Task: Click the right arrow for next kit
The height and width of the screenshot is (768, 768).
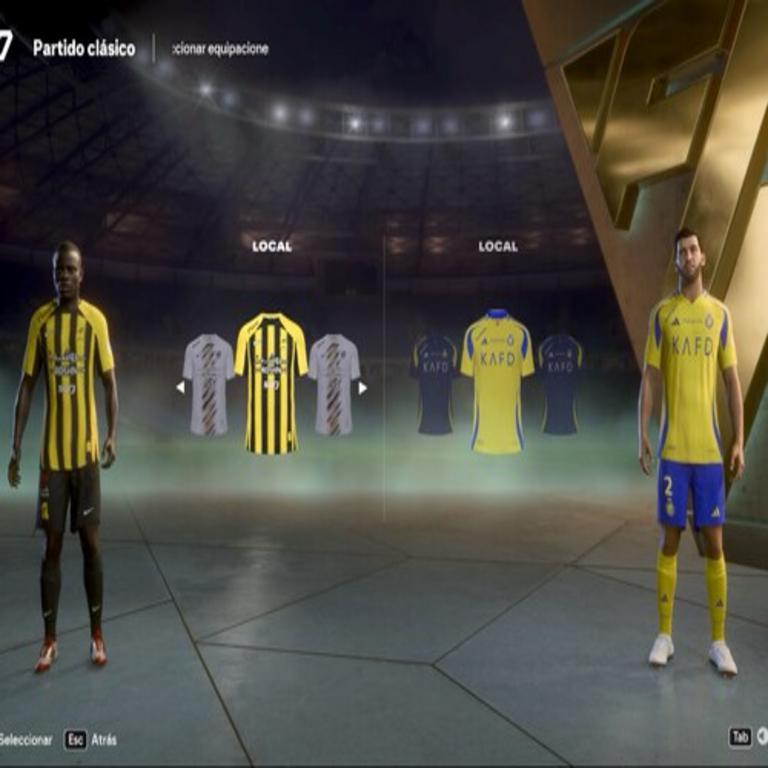Action: point(363,388)
